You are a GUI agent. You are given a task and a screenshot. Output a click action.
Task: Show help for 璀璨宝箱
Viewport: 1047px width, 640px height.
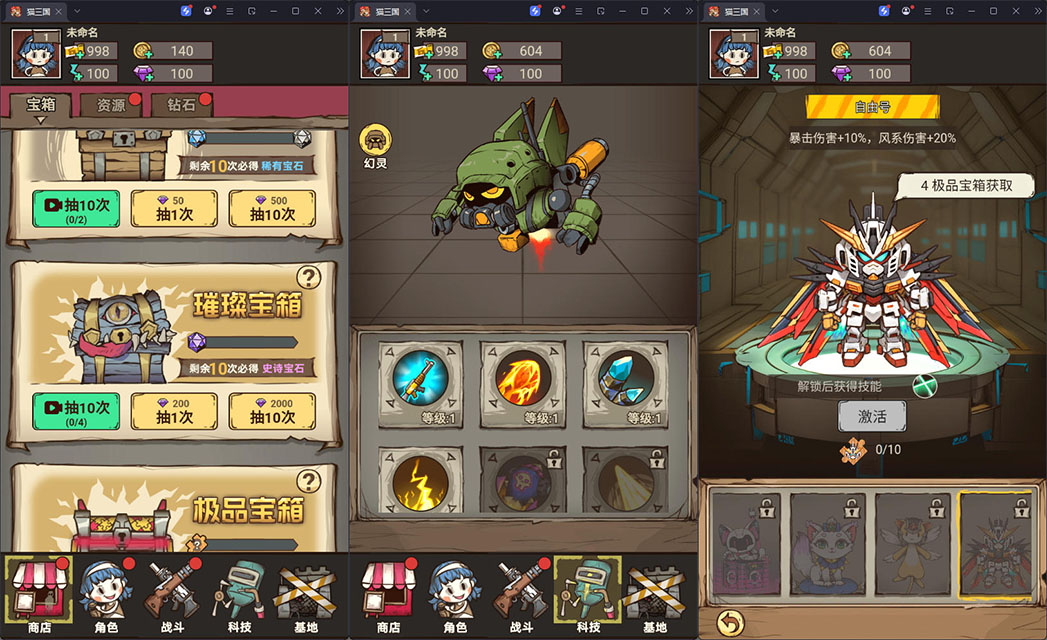pyautogui.click(x=308, y=277)
